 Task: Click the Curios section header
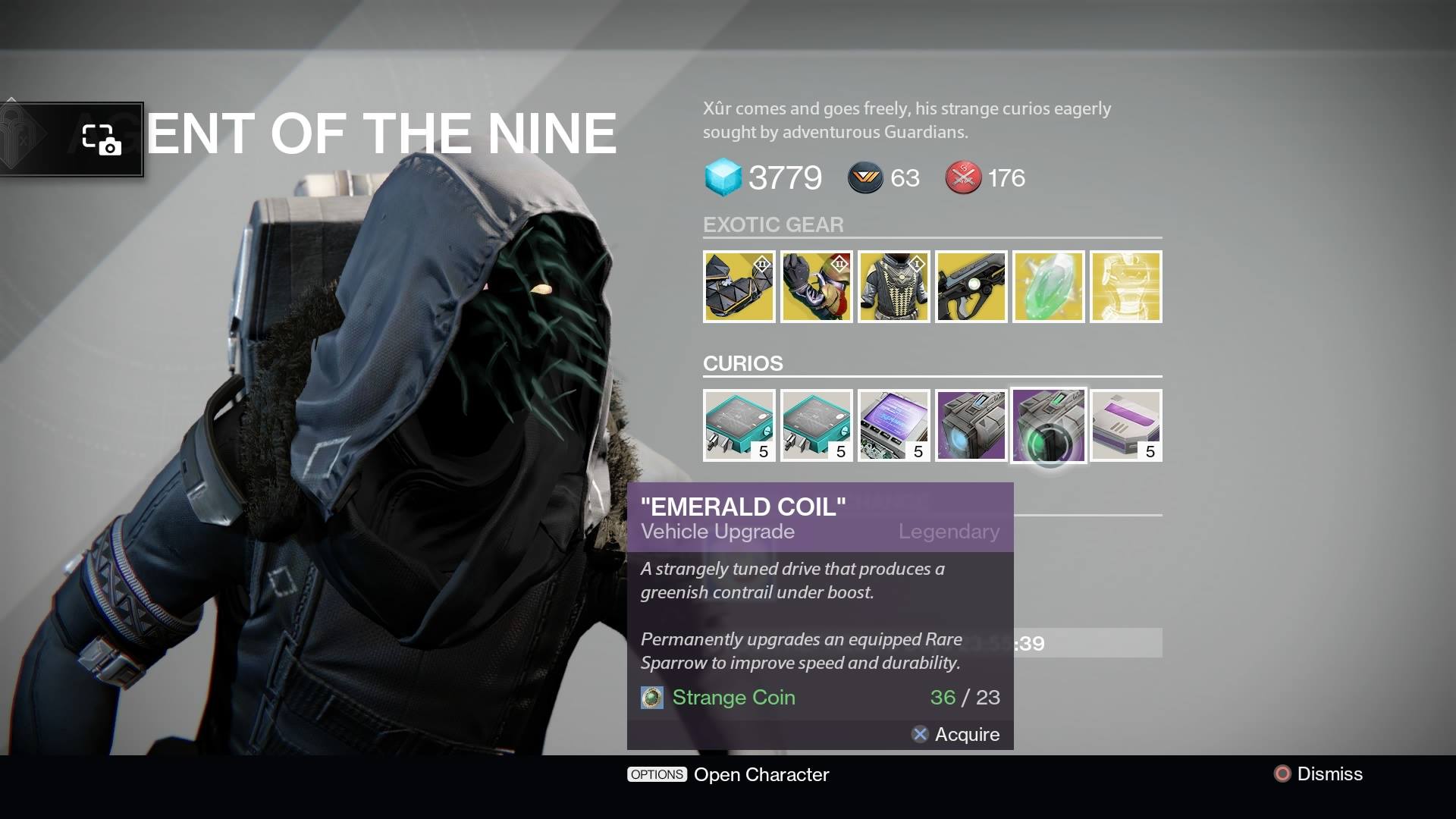coord(743,363)
